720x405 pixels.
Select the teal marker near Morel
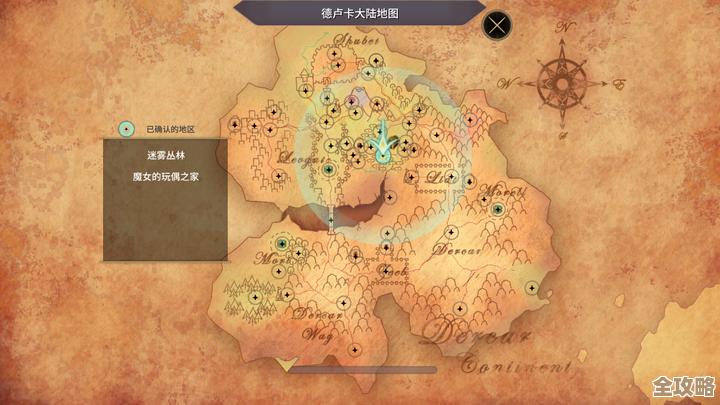[498, 210]
